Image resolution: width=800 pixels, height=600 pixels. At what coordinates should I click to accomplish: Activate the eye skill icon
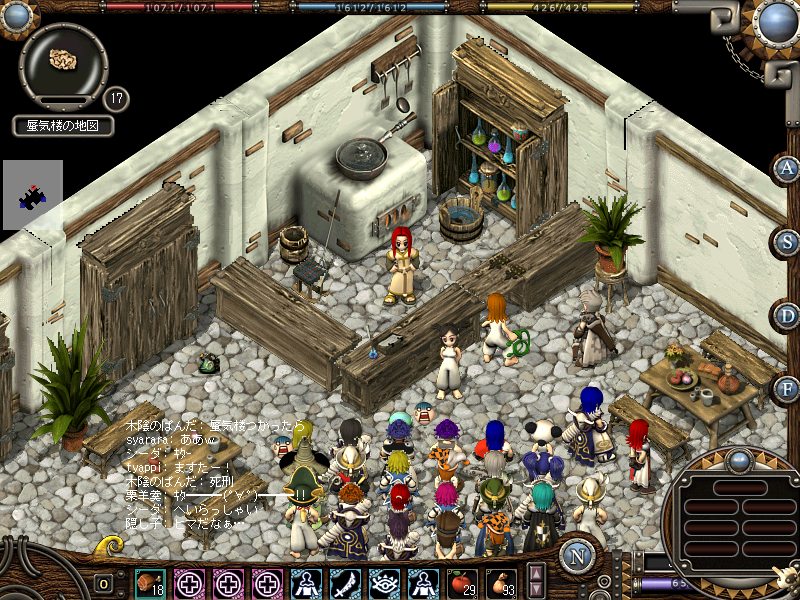(x=384, y=583)
